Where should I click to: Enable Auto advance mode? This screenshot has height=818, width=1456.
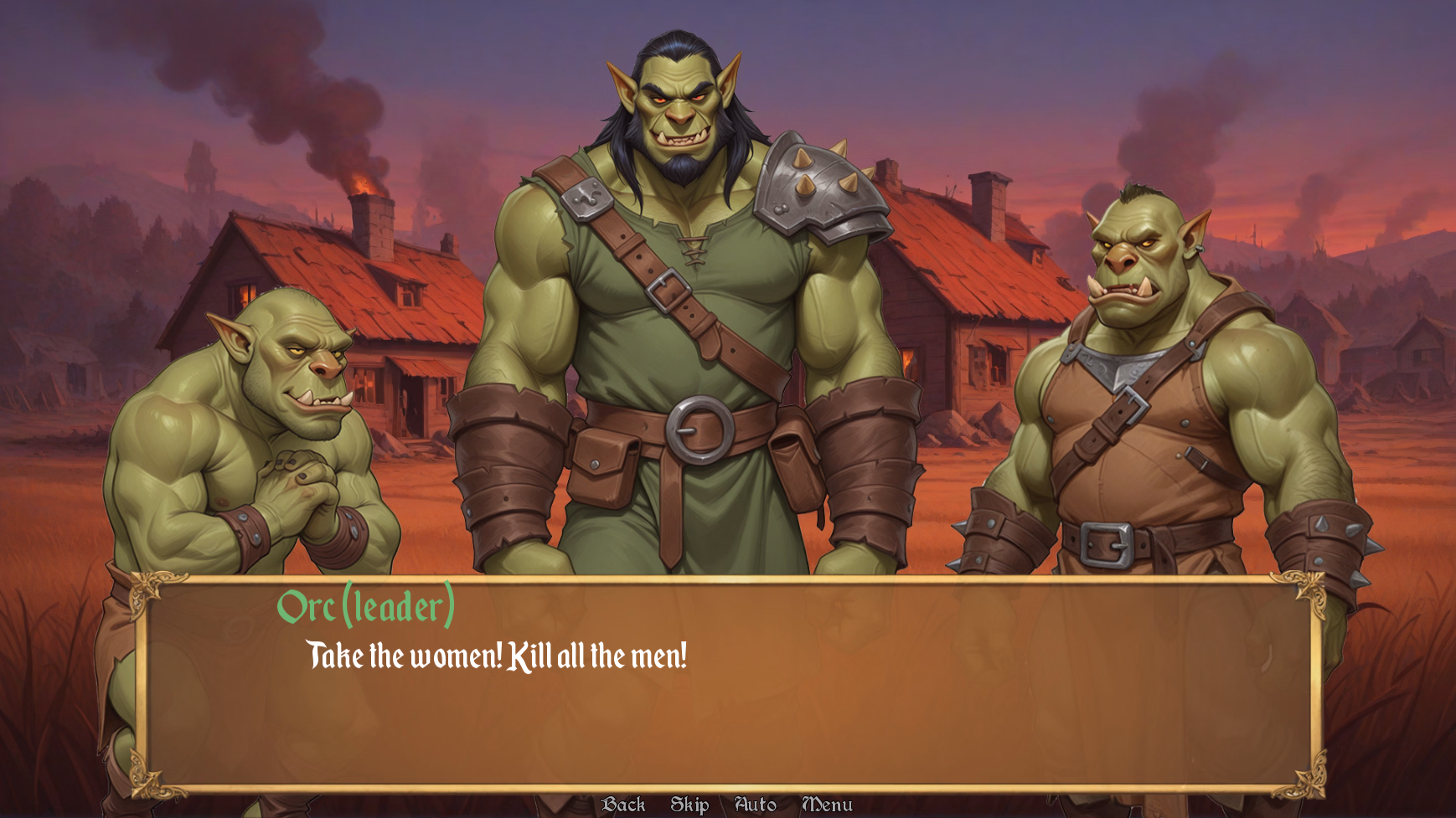[x=755, y=805]
